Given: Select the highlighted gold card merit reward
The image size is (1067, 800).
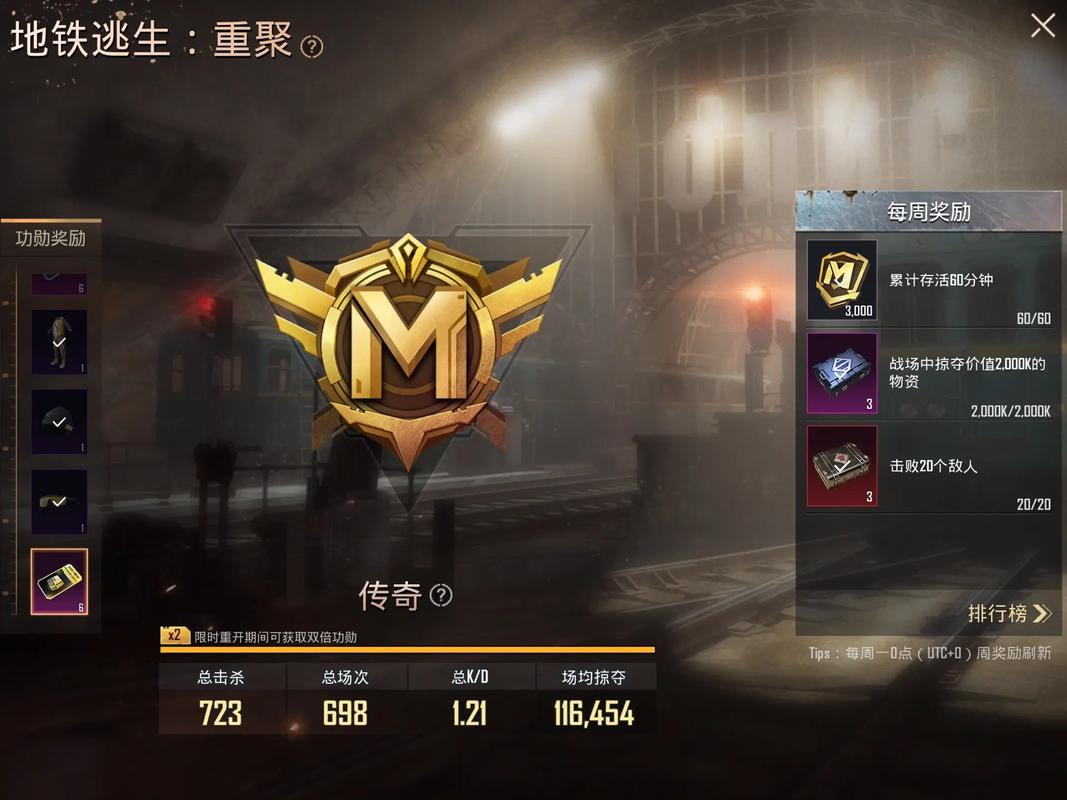Looking at the screenshot, I should 59,582.
